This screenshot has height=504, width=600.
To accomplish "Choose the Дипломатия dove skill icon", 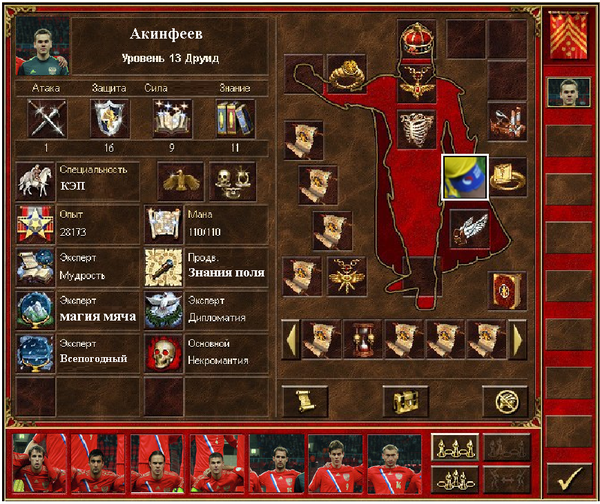I will pos(163,311).
